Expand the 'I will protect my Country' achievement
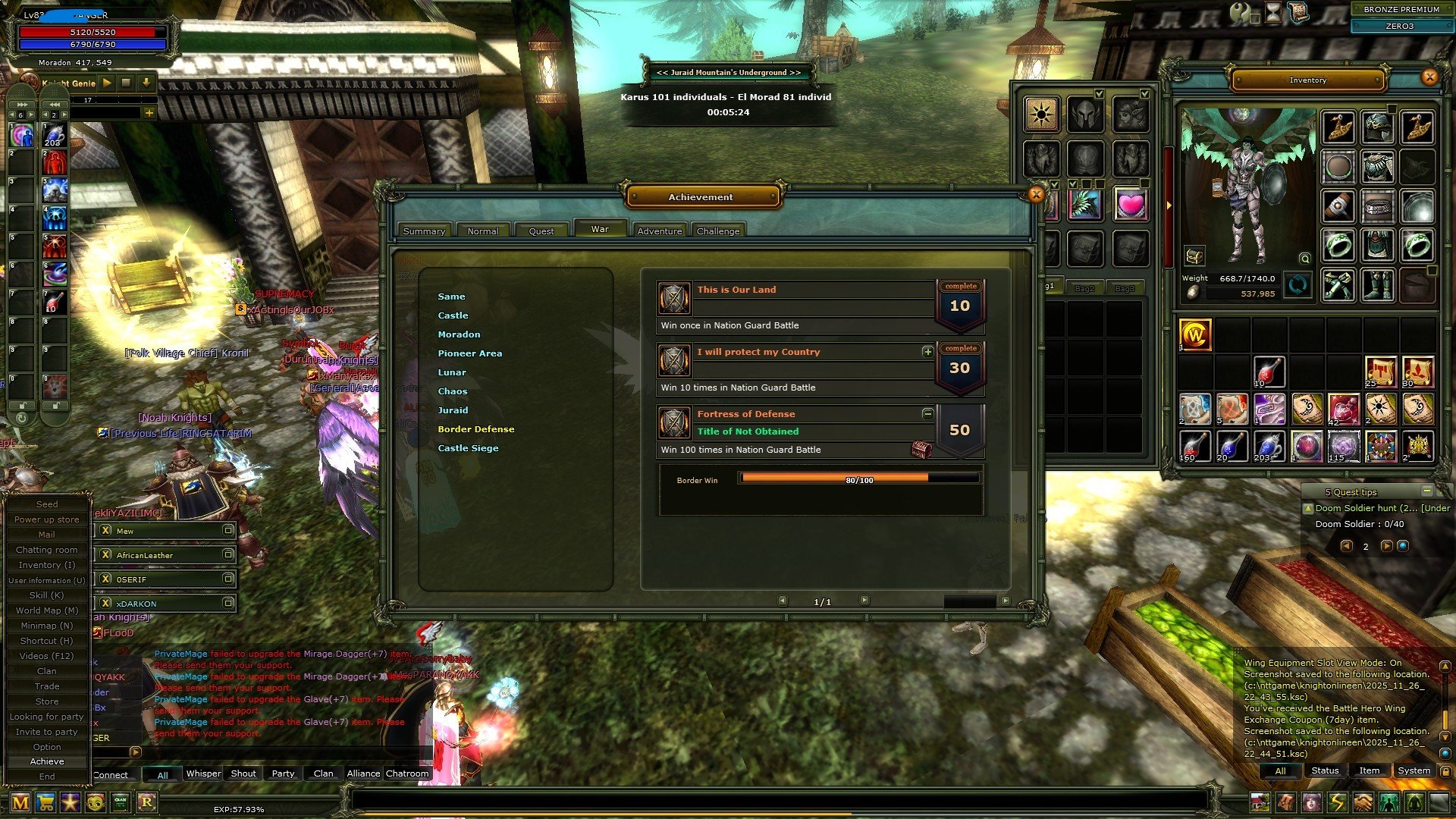Viewport: 1456px width, 819px height. [x=927, y=352]
